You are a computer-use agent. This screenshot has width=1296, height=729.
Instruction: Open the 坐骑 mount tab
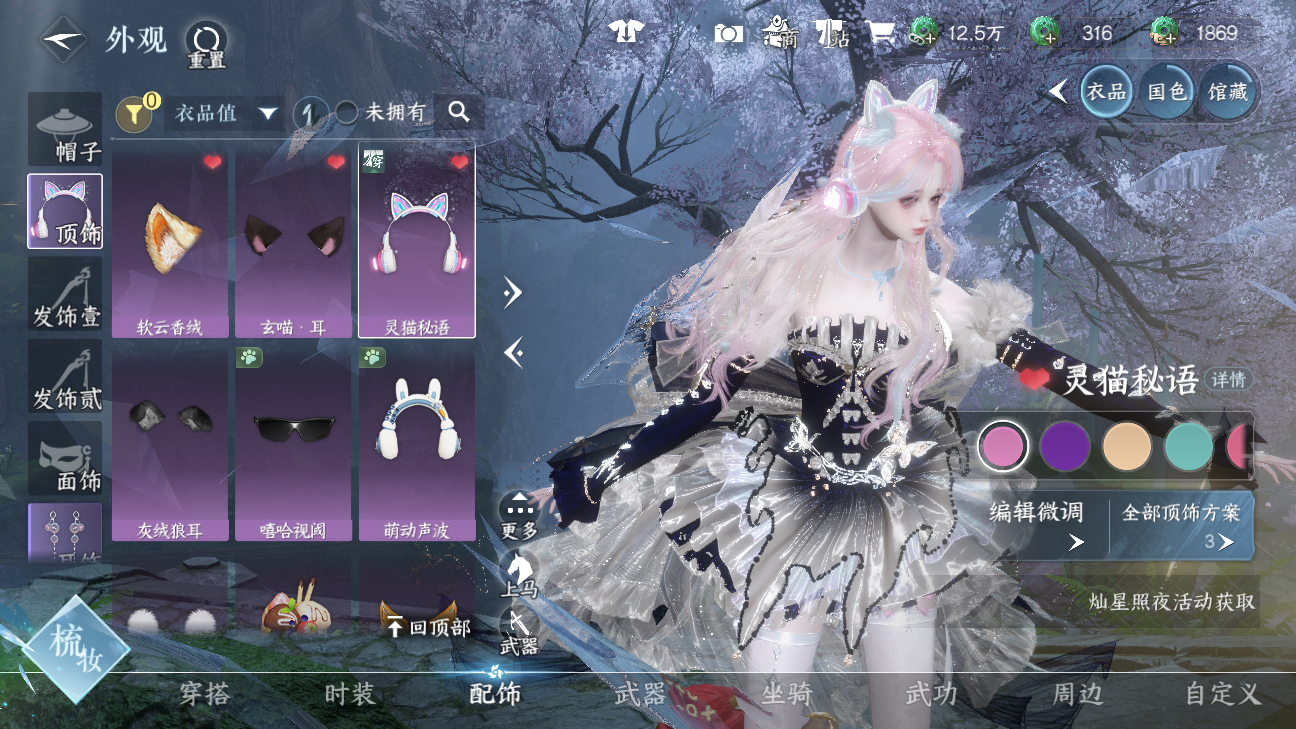point(786,694)
